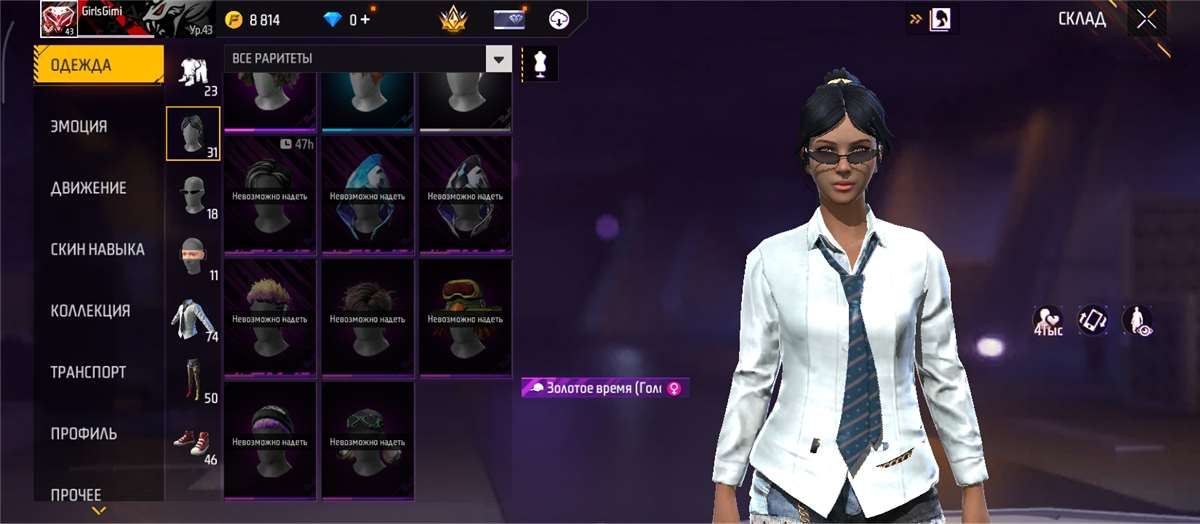Go to the ТРАНСПОРТ category
The image size is (1200, 524).
coord(88,372)
